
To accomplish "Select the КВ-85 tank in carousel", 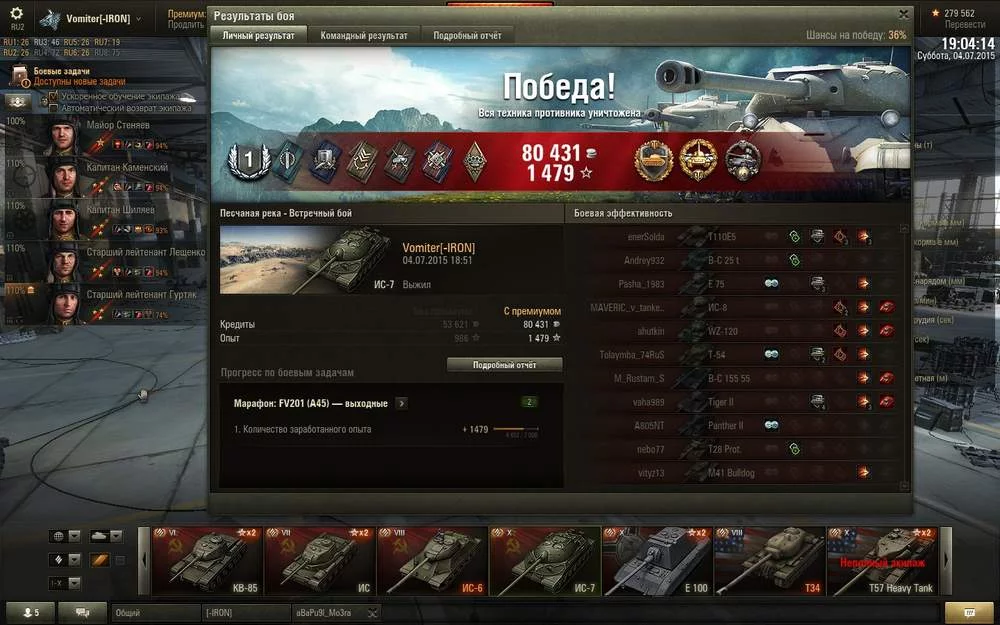I will tap(208, 561).
